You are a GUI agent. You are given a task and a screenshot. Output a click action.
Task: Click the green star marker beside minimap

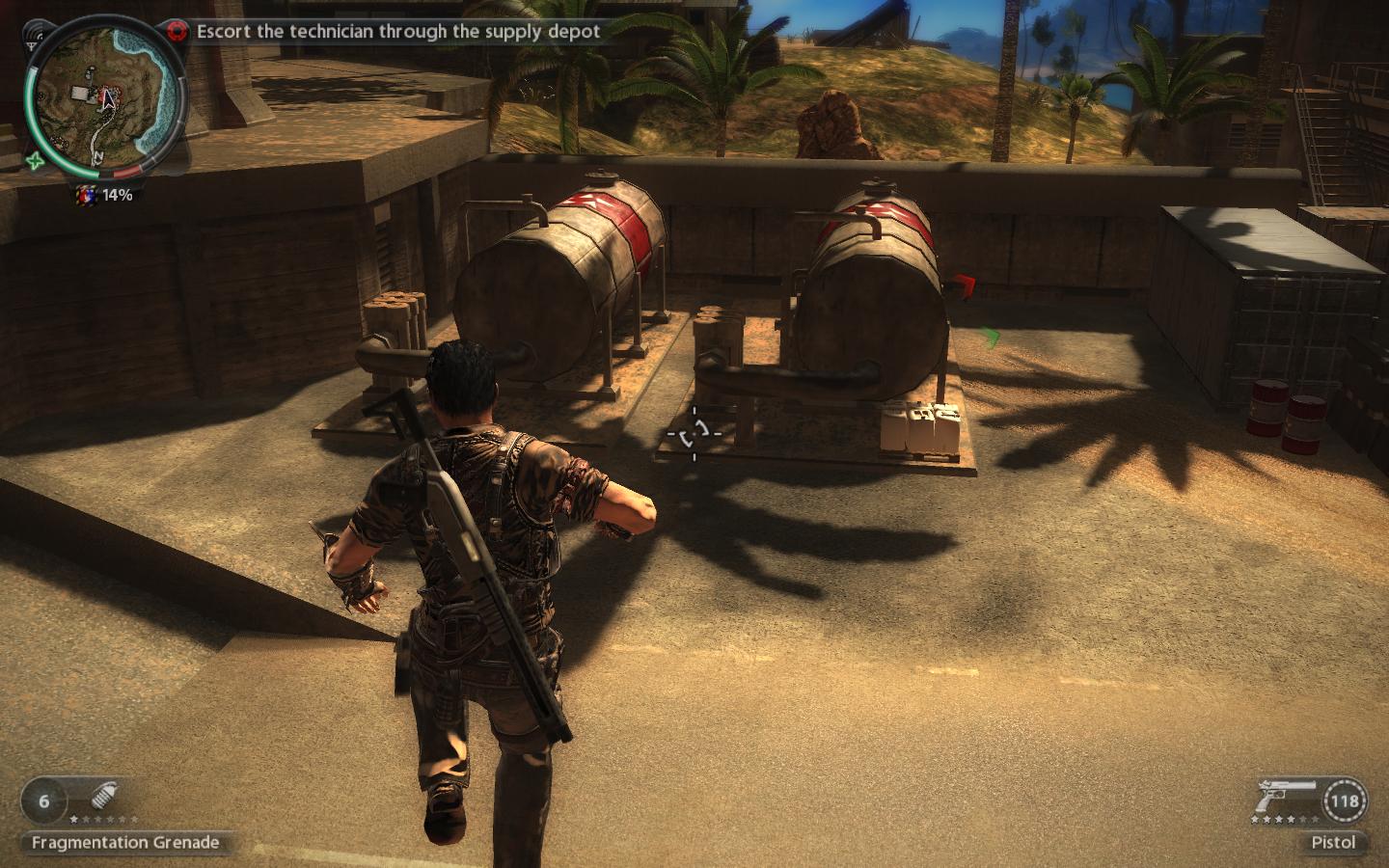tap(35, 160)
